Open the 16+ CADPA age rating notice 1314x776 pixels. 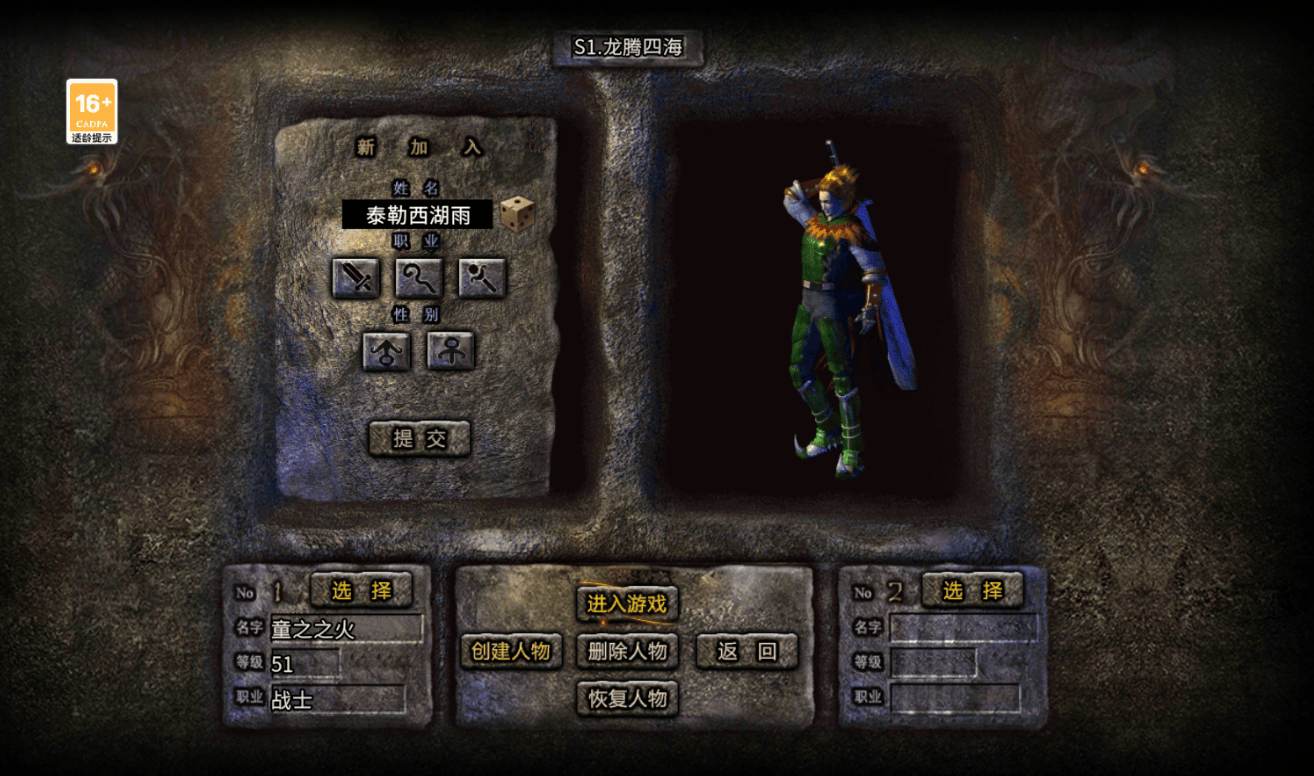pyautogui.click(x=92, y=111)
